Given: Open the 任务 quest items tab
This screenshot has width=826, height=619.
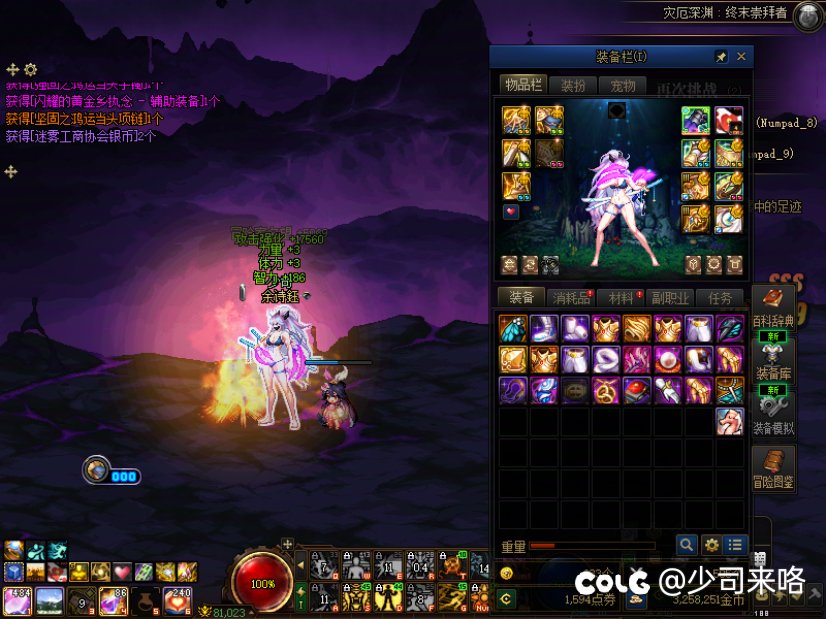Looking at the screenshot, I should pos(720,298).
